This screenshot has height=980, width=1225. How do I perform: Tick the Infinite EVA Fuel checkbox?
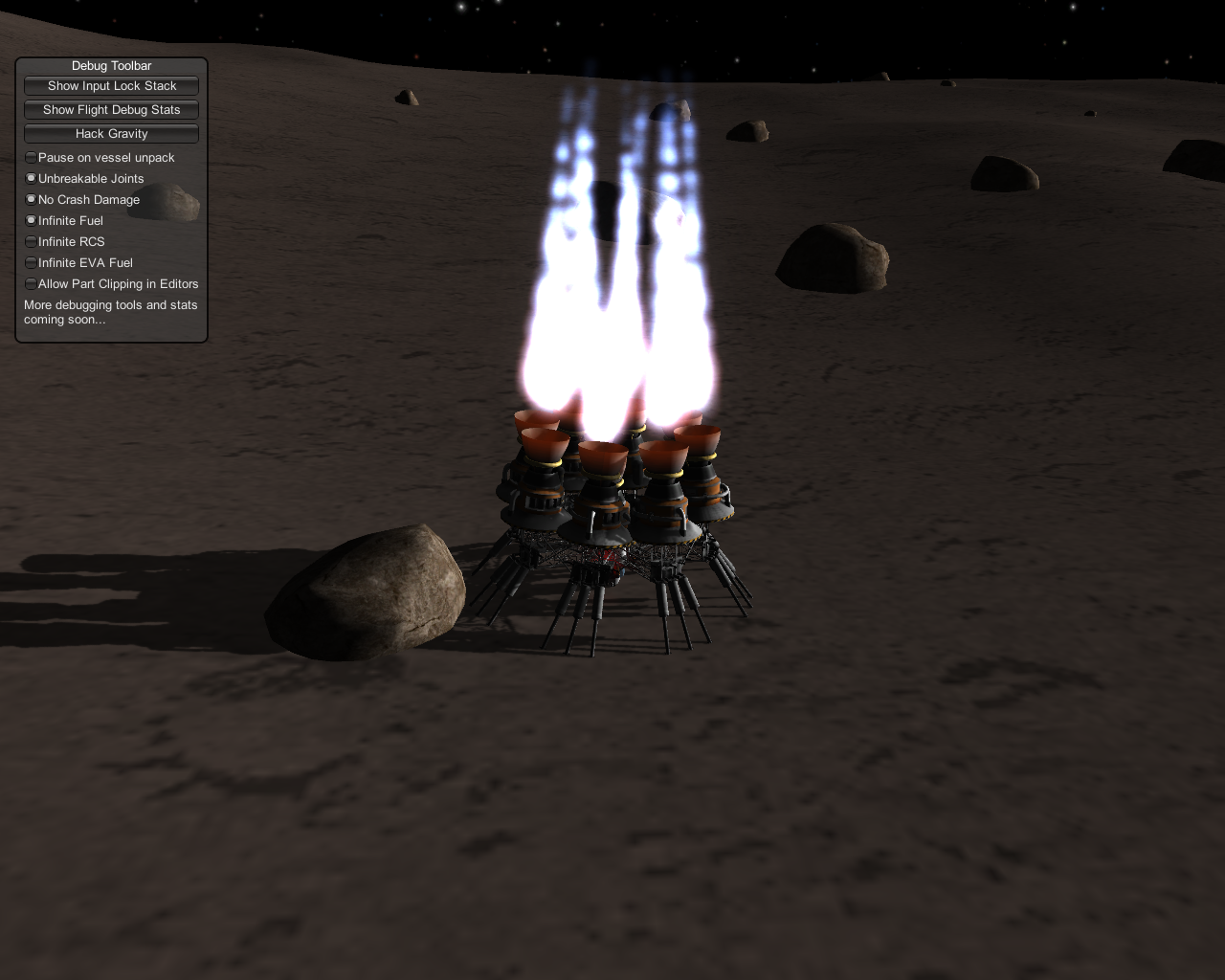(x=31, y=262)
